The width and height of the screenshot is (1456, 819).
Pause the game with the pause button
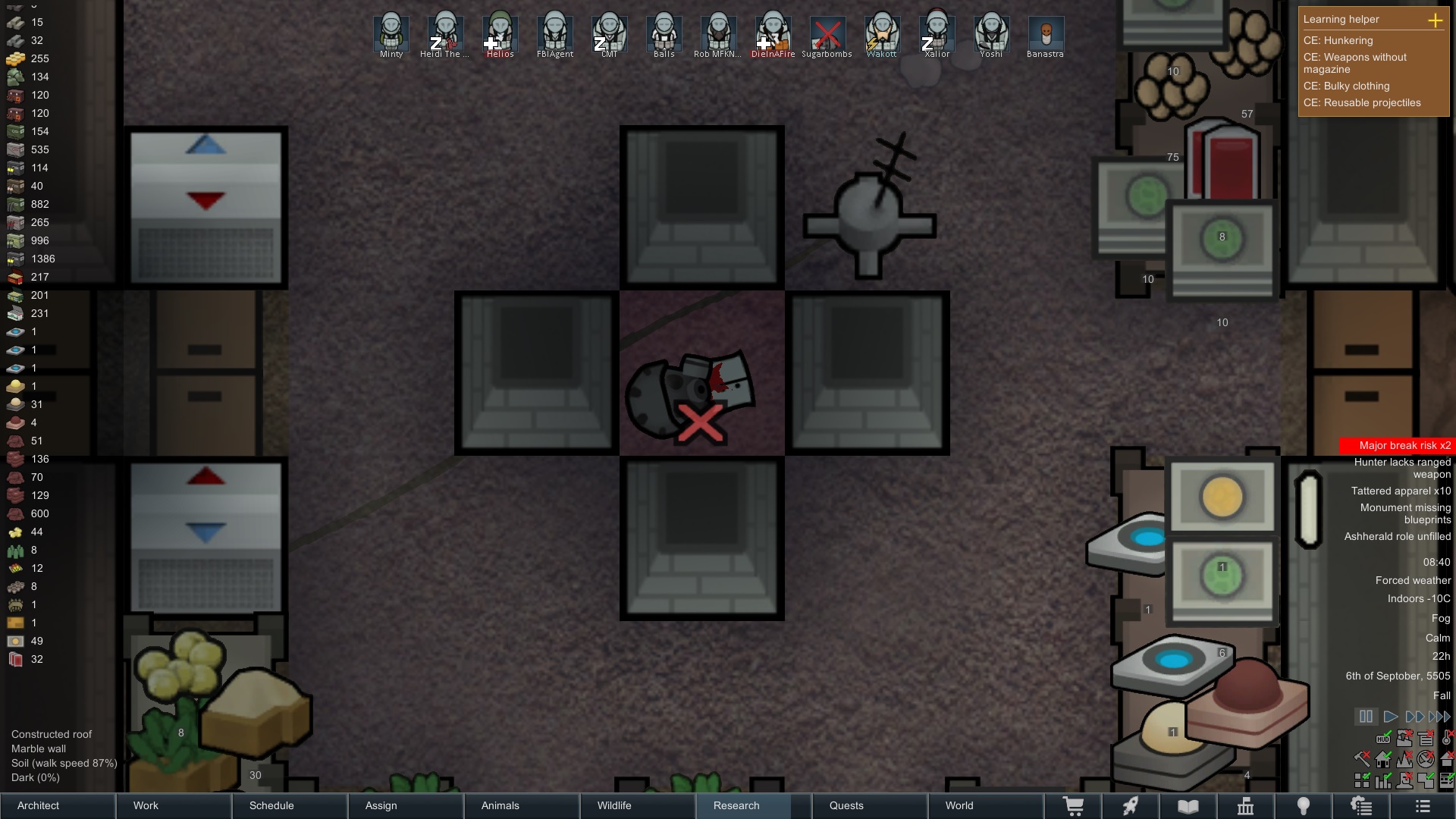(1366, 717)
